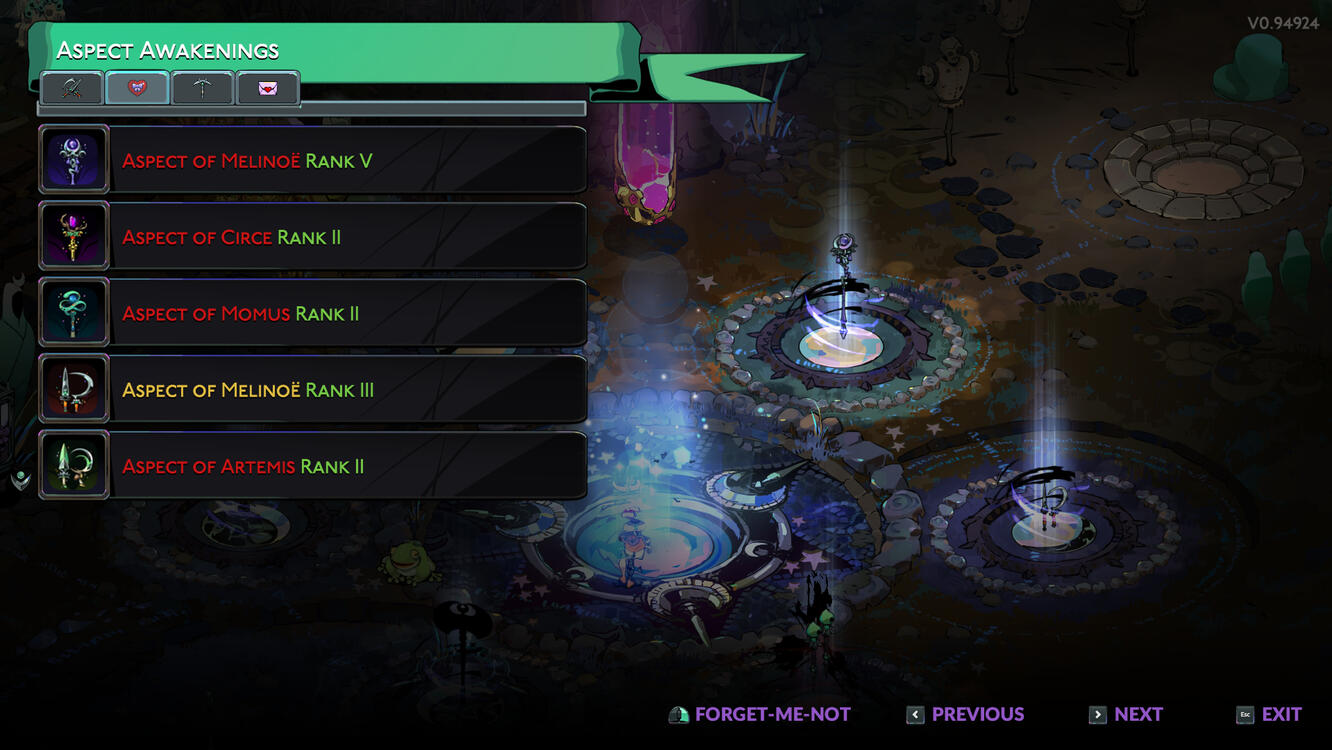This screenshot has height=750, width=1332.
Task: Click the Witch's Staff icon beside Aspect of Melinoë
Action: (73, 158)
